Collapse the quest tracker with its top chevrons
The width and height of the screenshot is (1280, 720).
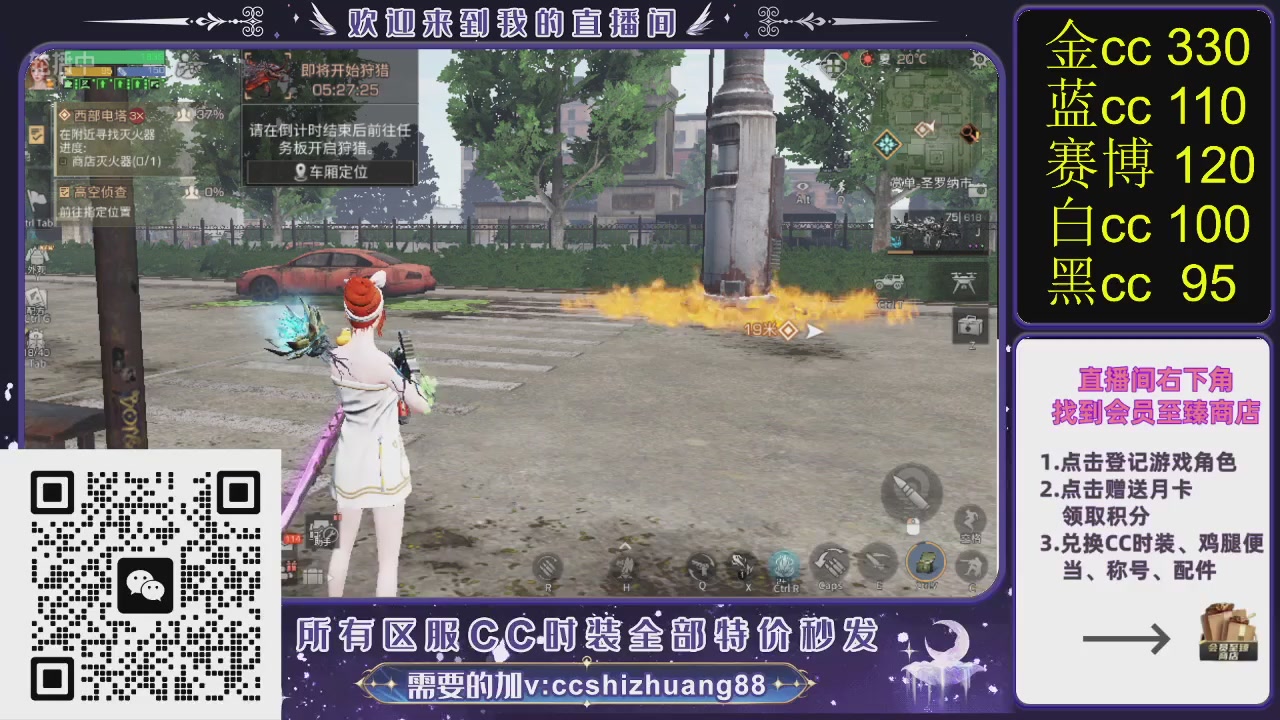tap(194, 58)
